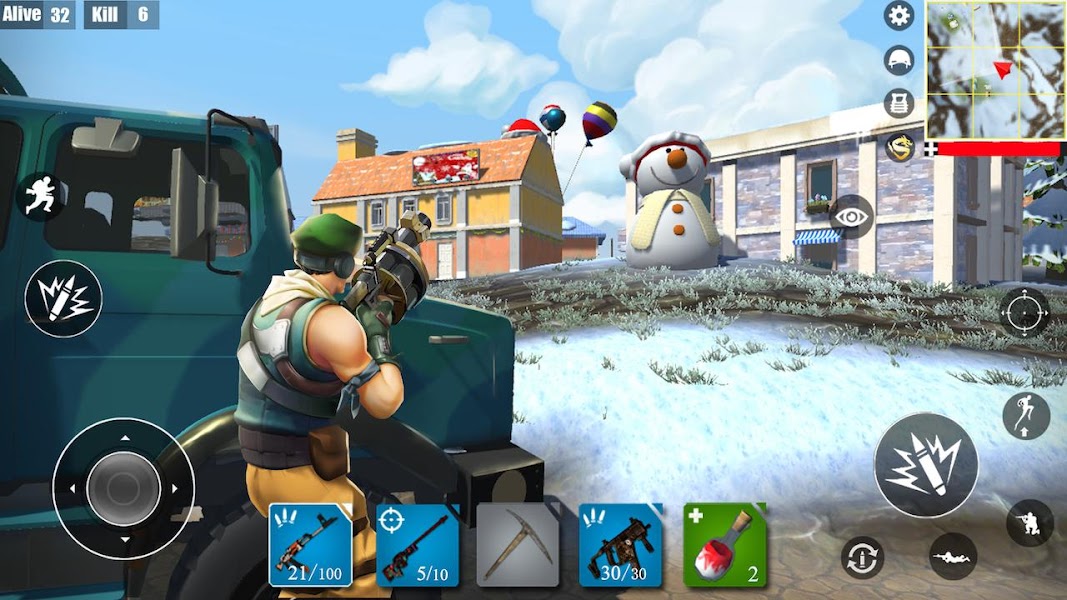Tap the circular arrows reload button
The height and width of the screenshot is (600, 1067).
click(x=862, y=557)
